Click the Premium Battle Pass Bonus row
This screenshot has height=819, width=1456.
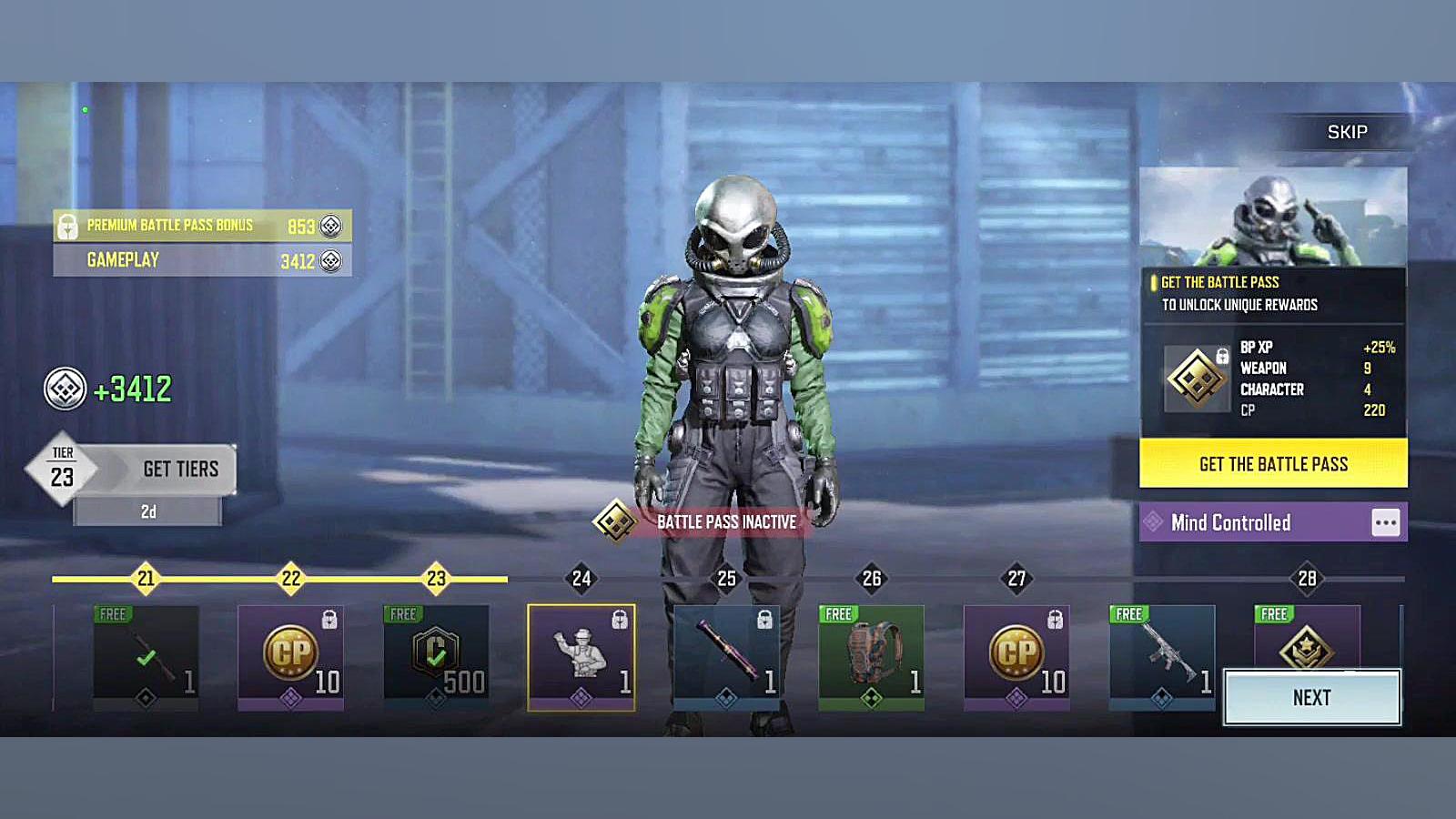[202, 226]
